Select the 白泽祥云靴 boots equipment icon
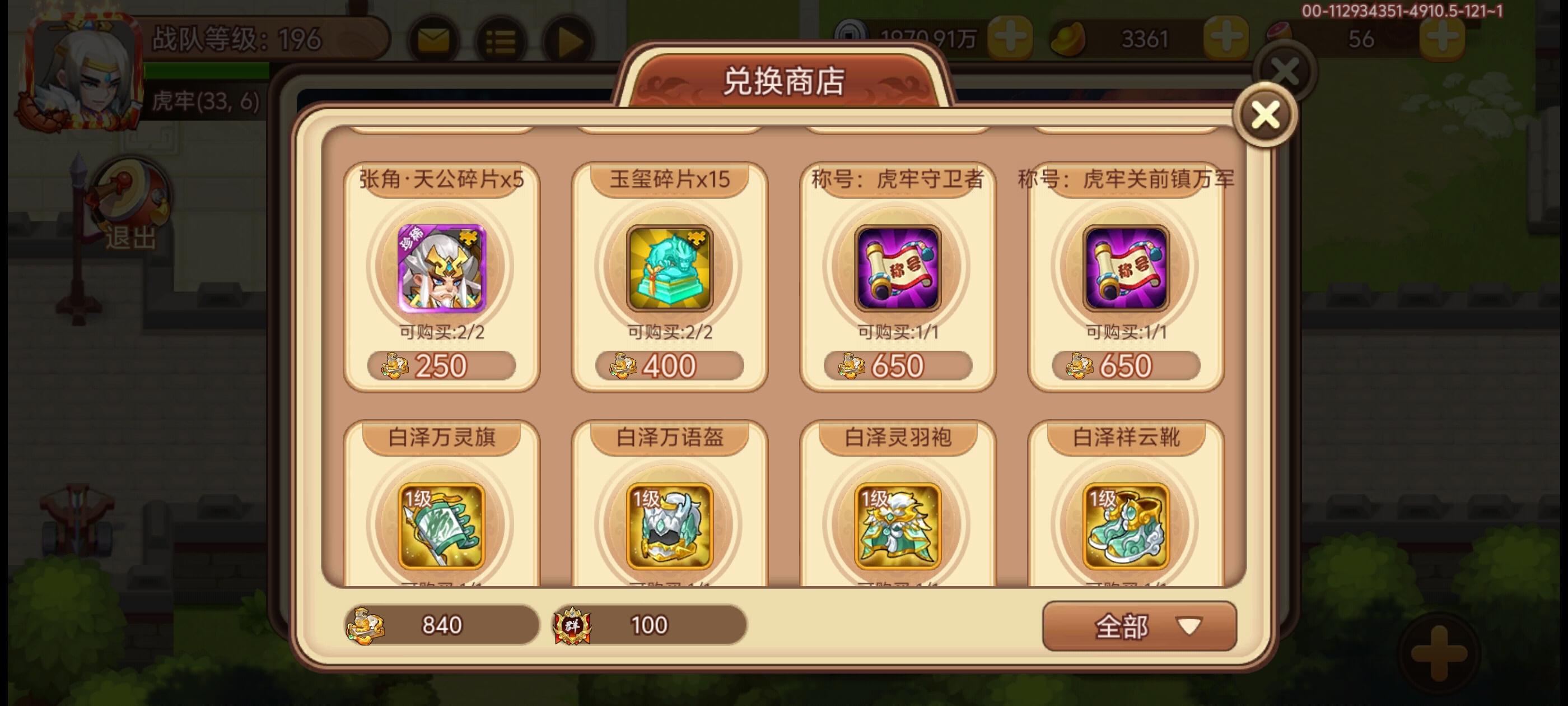Screen dimensions: 1568x706 pos(1125,524)
